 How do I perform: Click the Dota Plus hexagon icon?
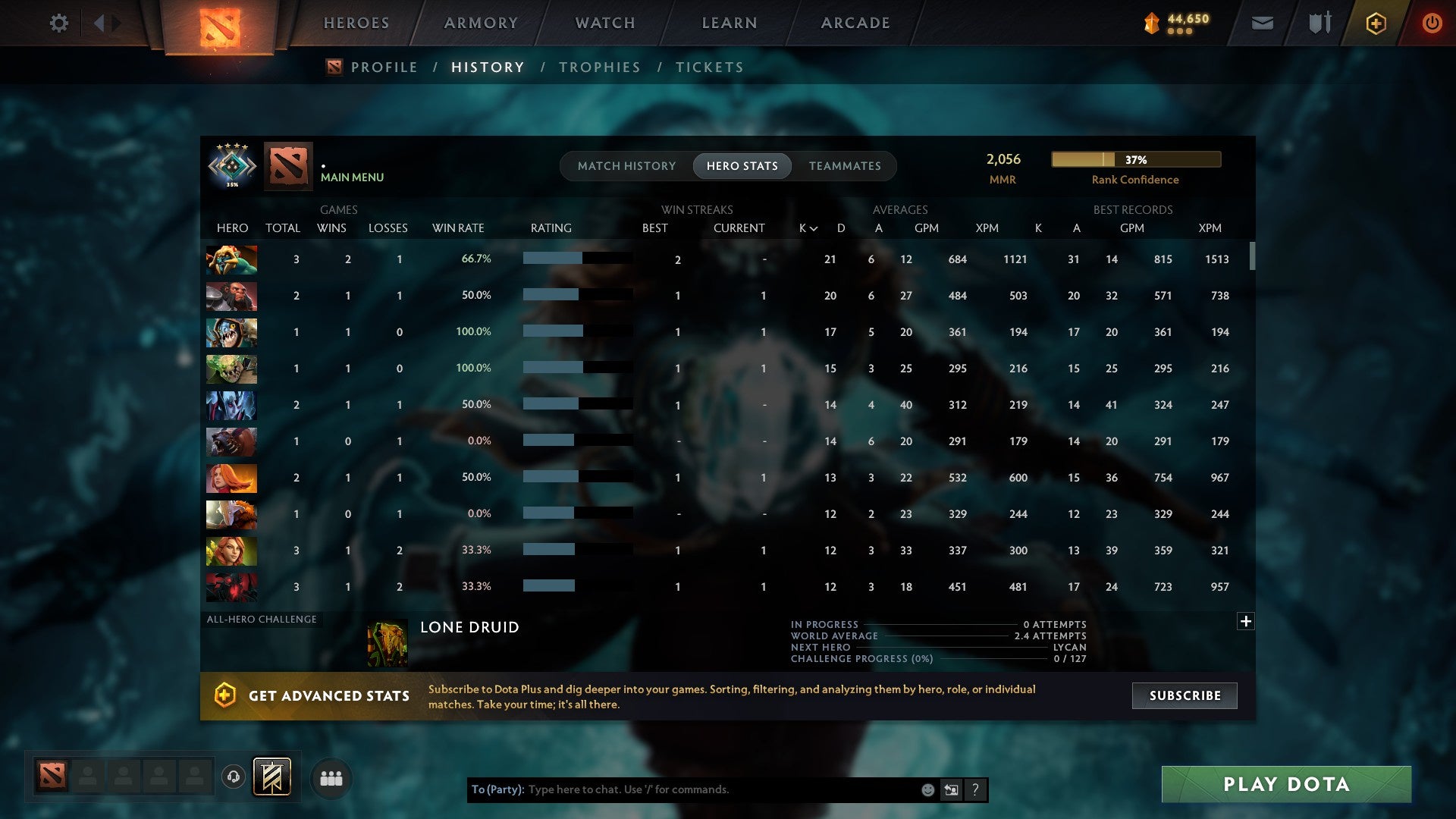(1376, 23)
